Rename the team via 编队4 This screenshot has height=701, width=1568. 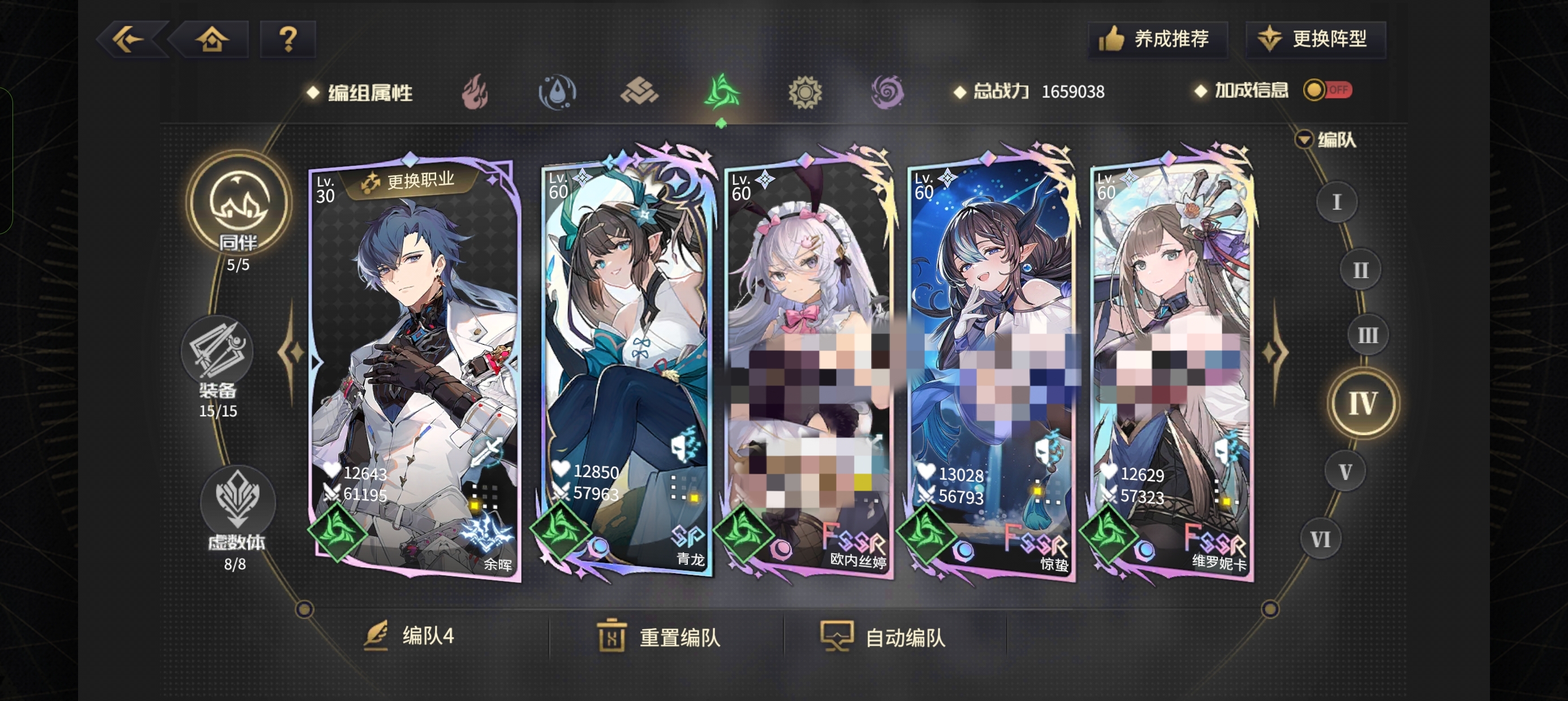click(410, 637)
